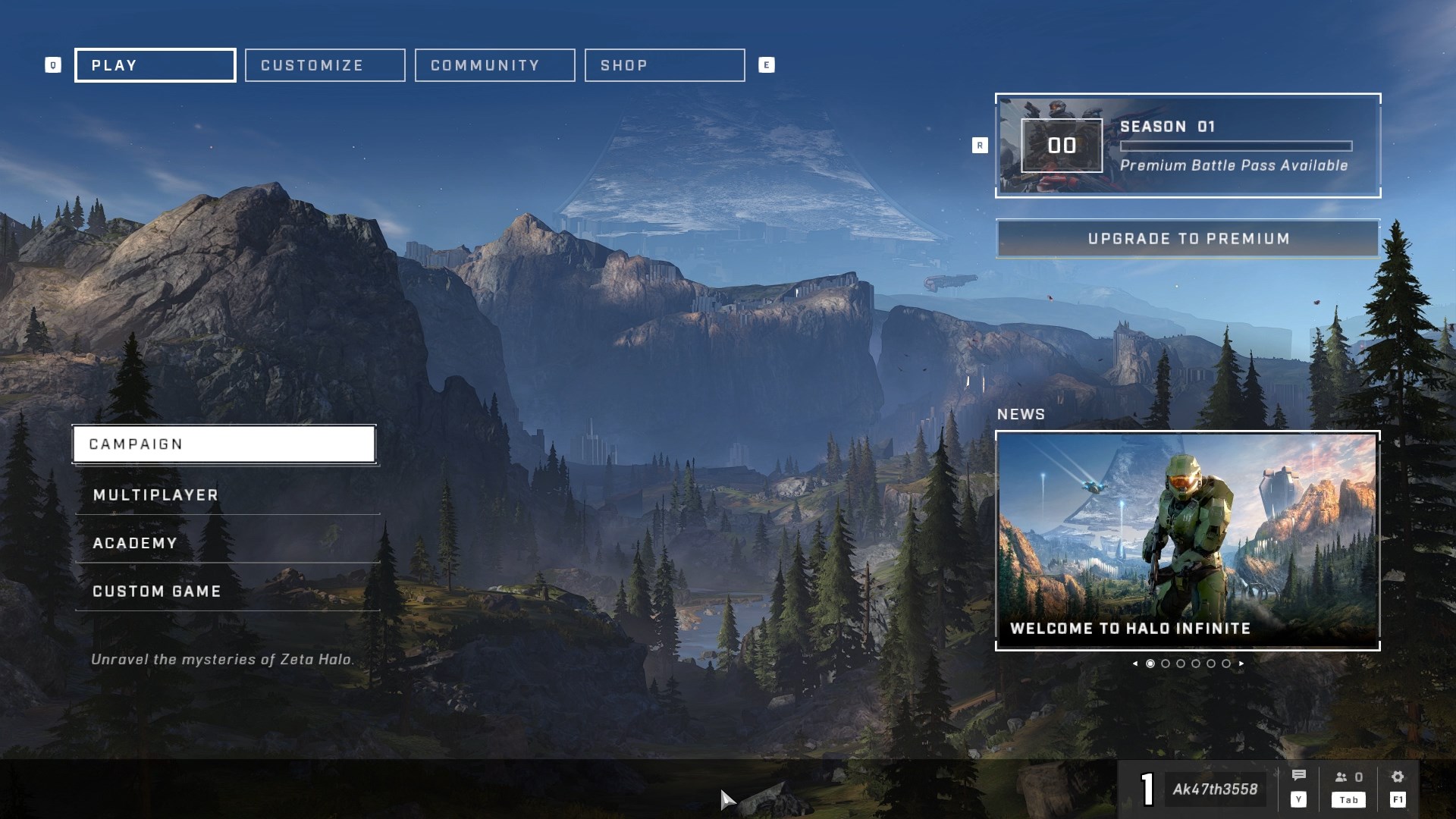
Task: Switch to the Play tab
Action: click(155, 65)
